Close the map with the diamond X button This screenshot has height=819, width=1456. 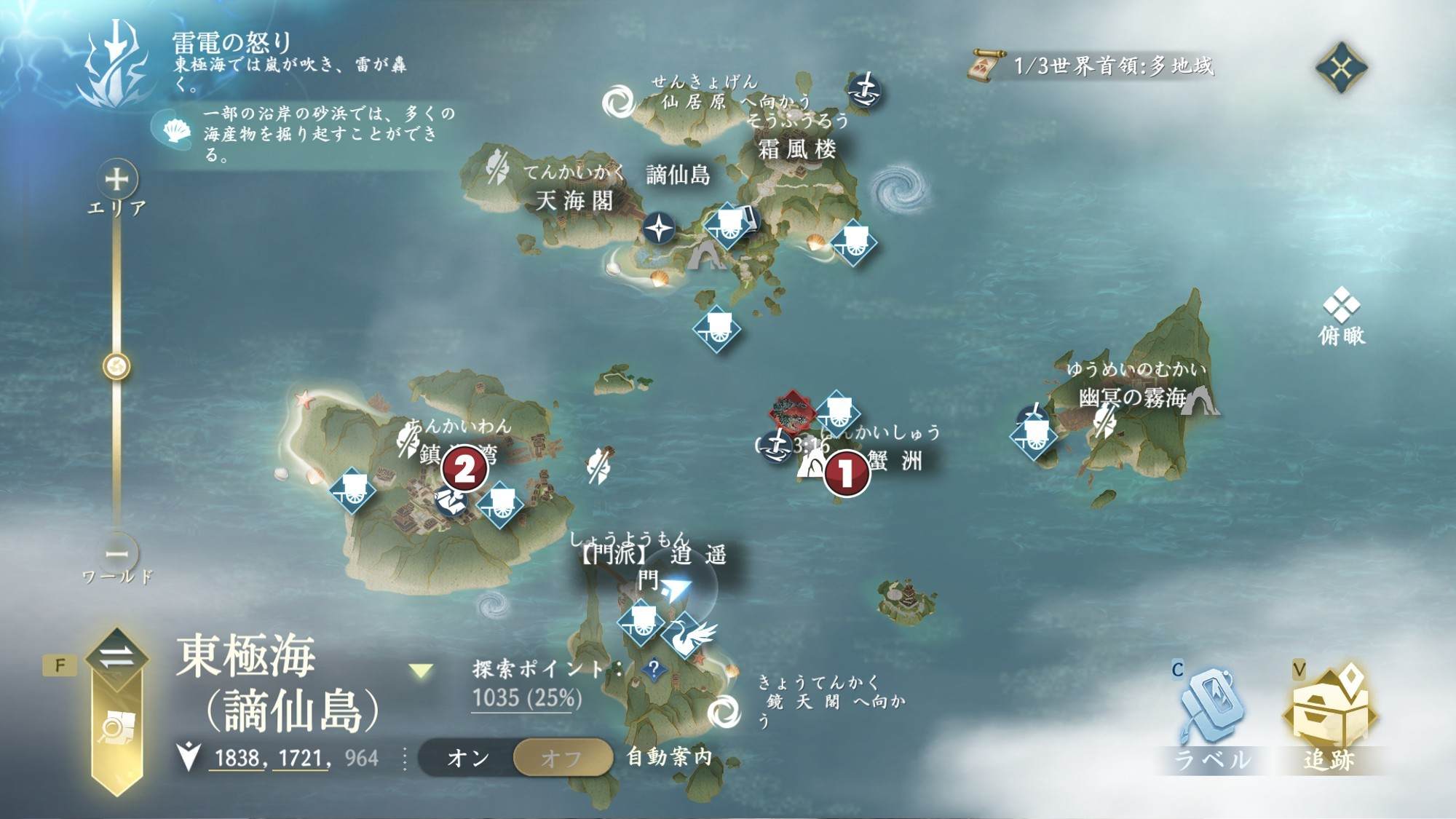pos(1341,68)
